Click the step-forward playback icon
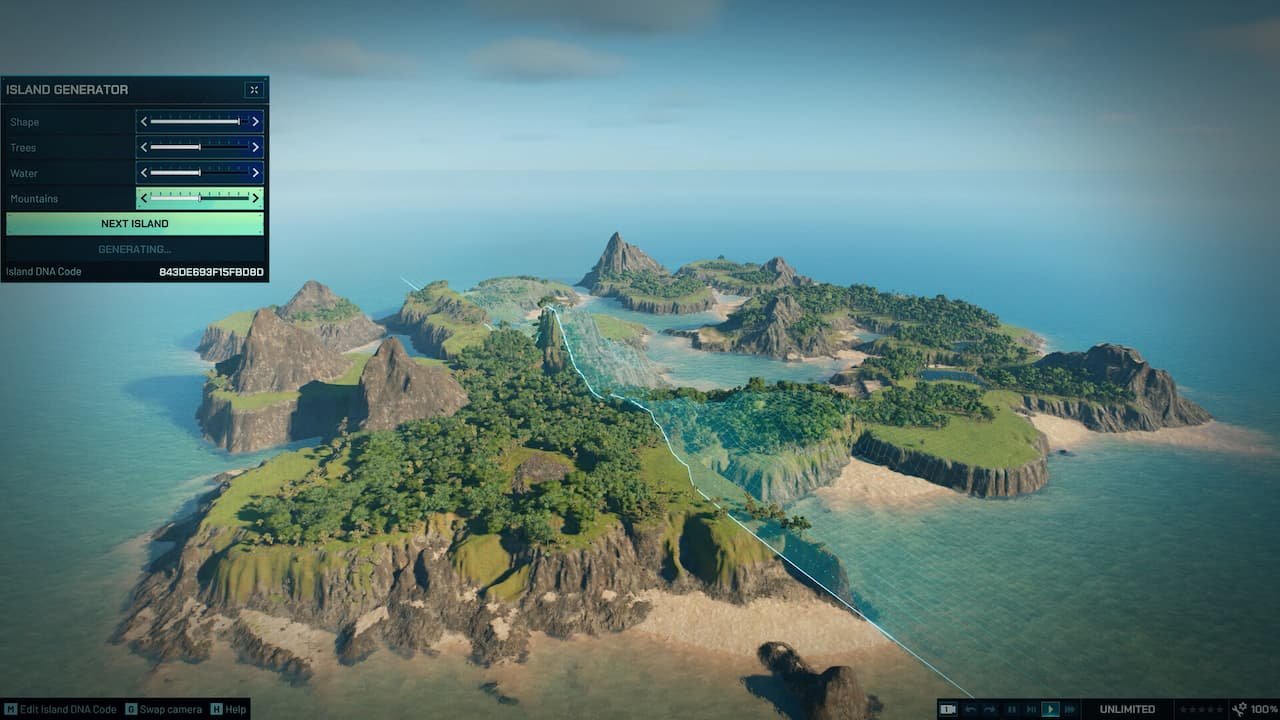The width and height of the screenshot is (1280, 720). [x=1031, y=709]
